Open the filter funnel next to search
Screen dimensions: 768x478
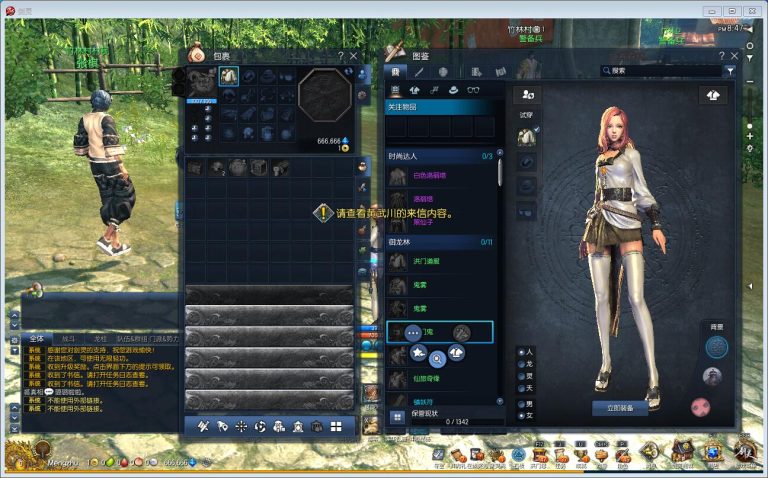click(x=730, y=71)
